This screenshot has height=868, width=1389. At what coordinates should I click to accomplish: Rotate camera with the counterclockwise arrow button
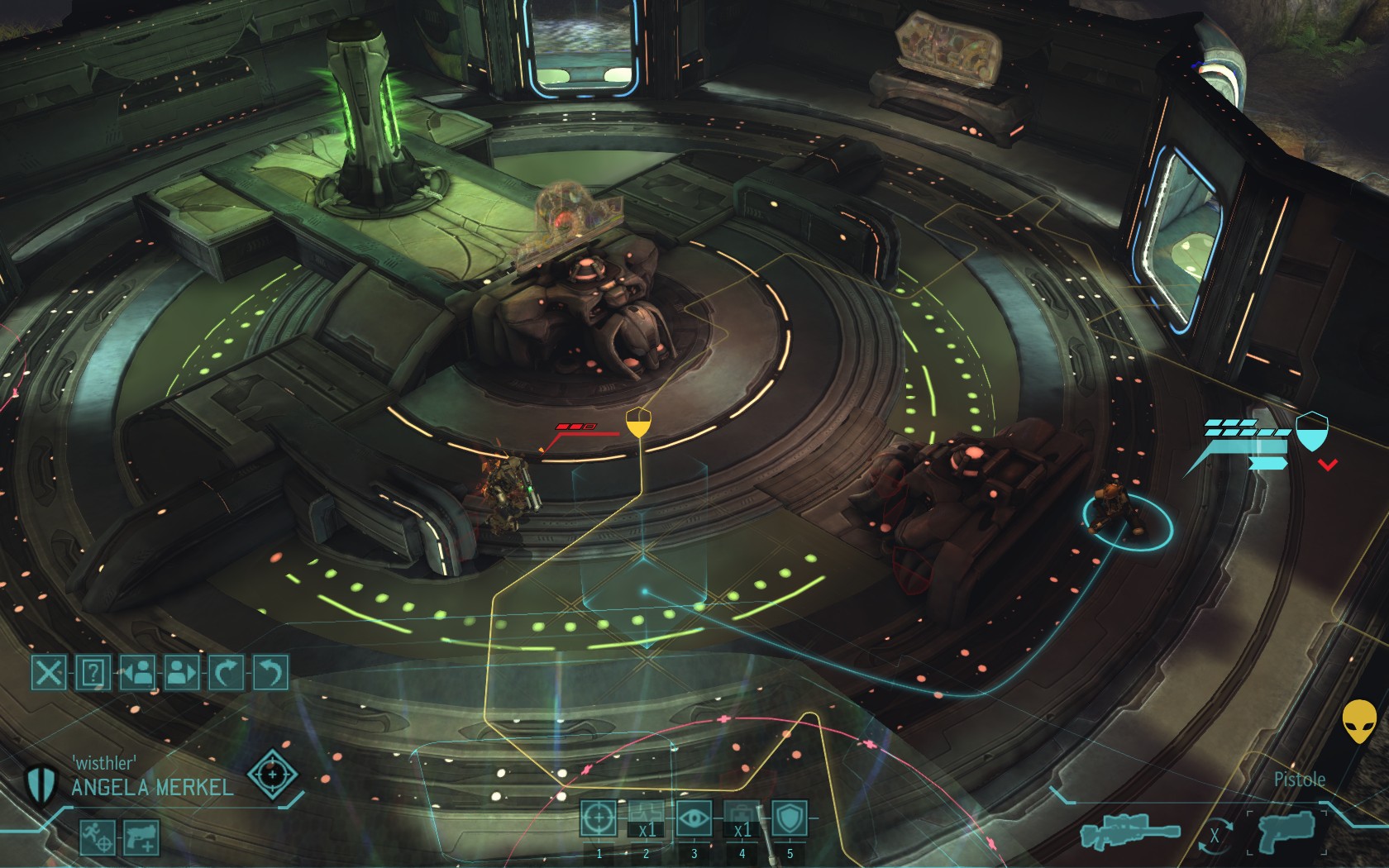[270, 673]
